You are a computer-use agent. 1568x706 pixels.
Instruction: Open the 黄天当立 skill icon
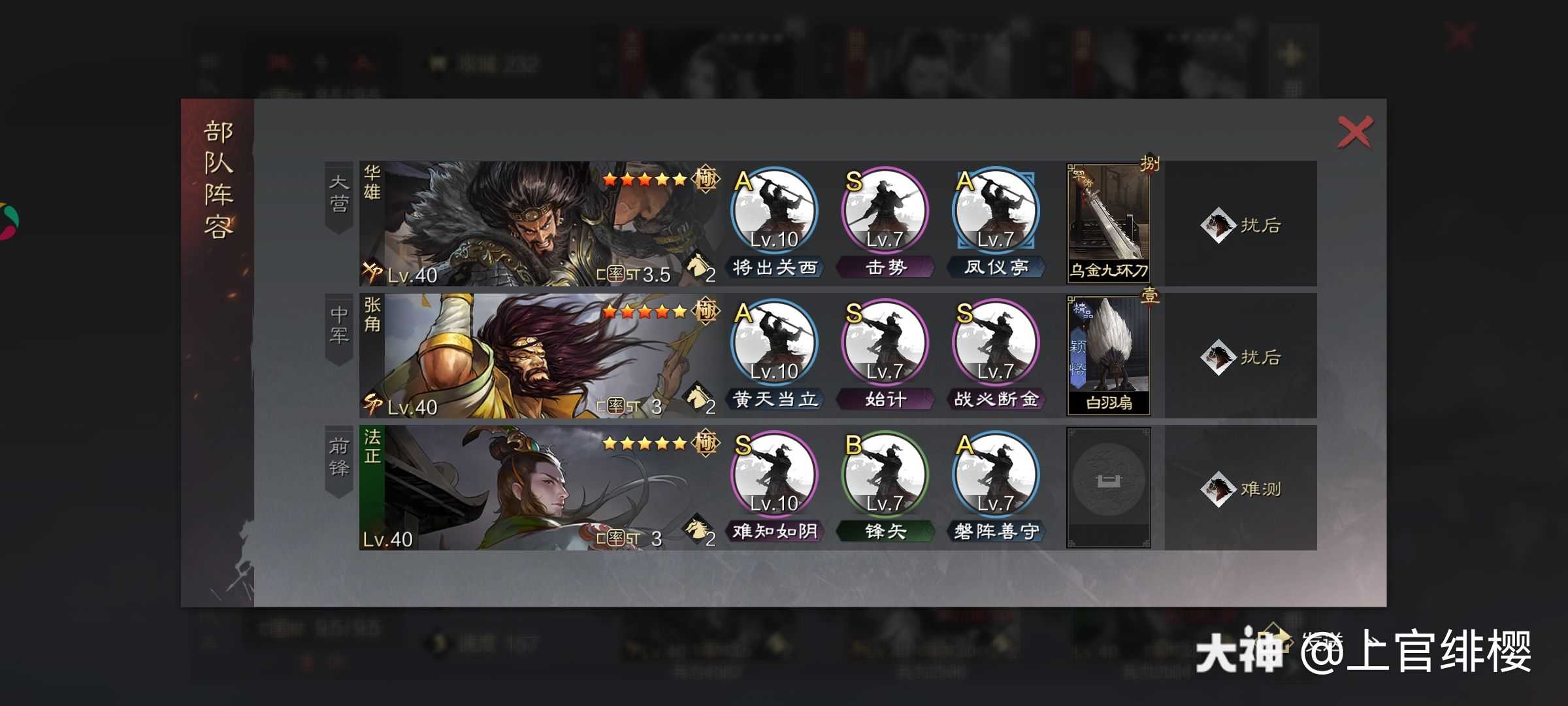point(774,345)
